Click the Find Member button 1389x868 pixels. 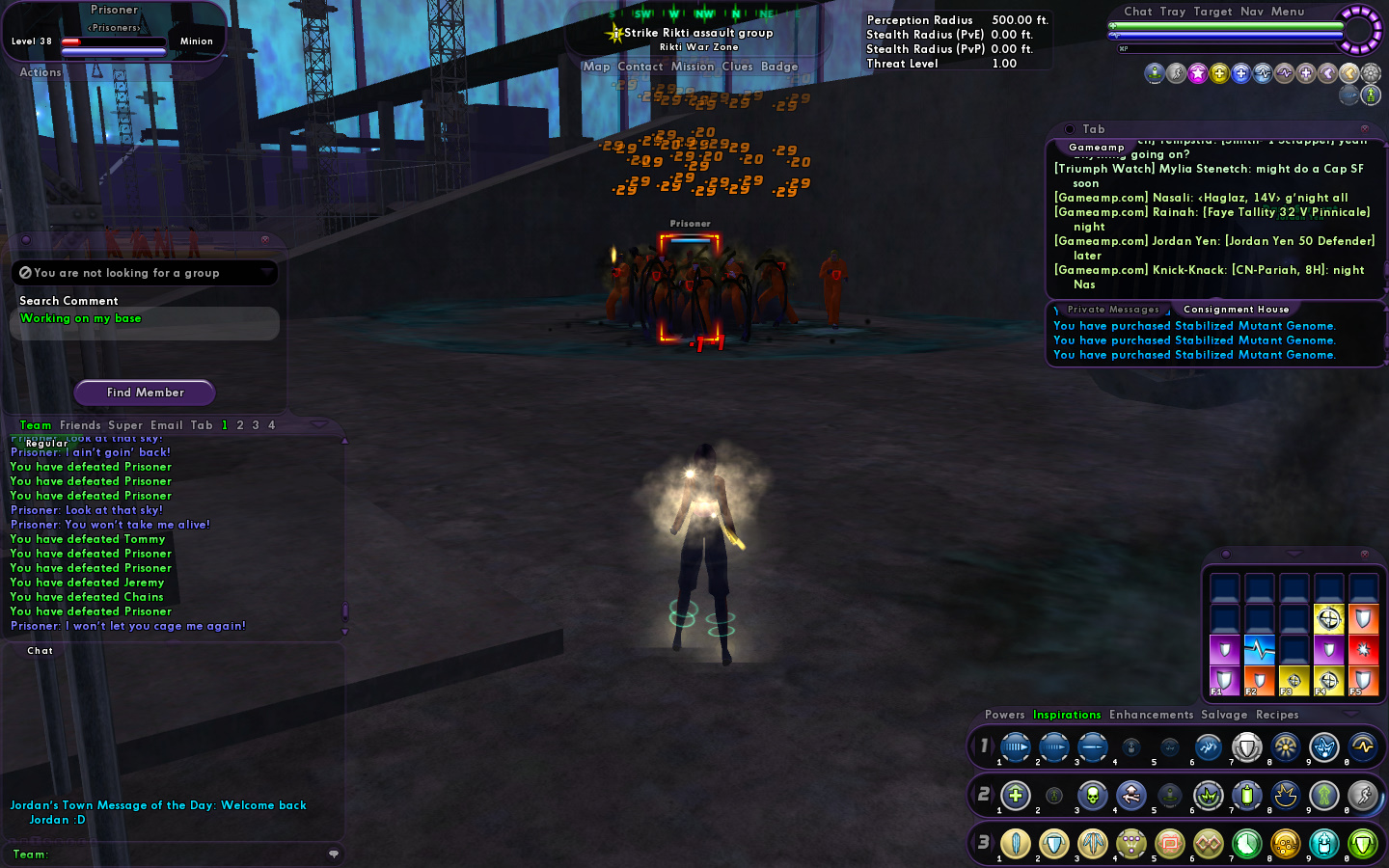click(x=145, y=393)
